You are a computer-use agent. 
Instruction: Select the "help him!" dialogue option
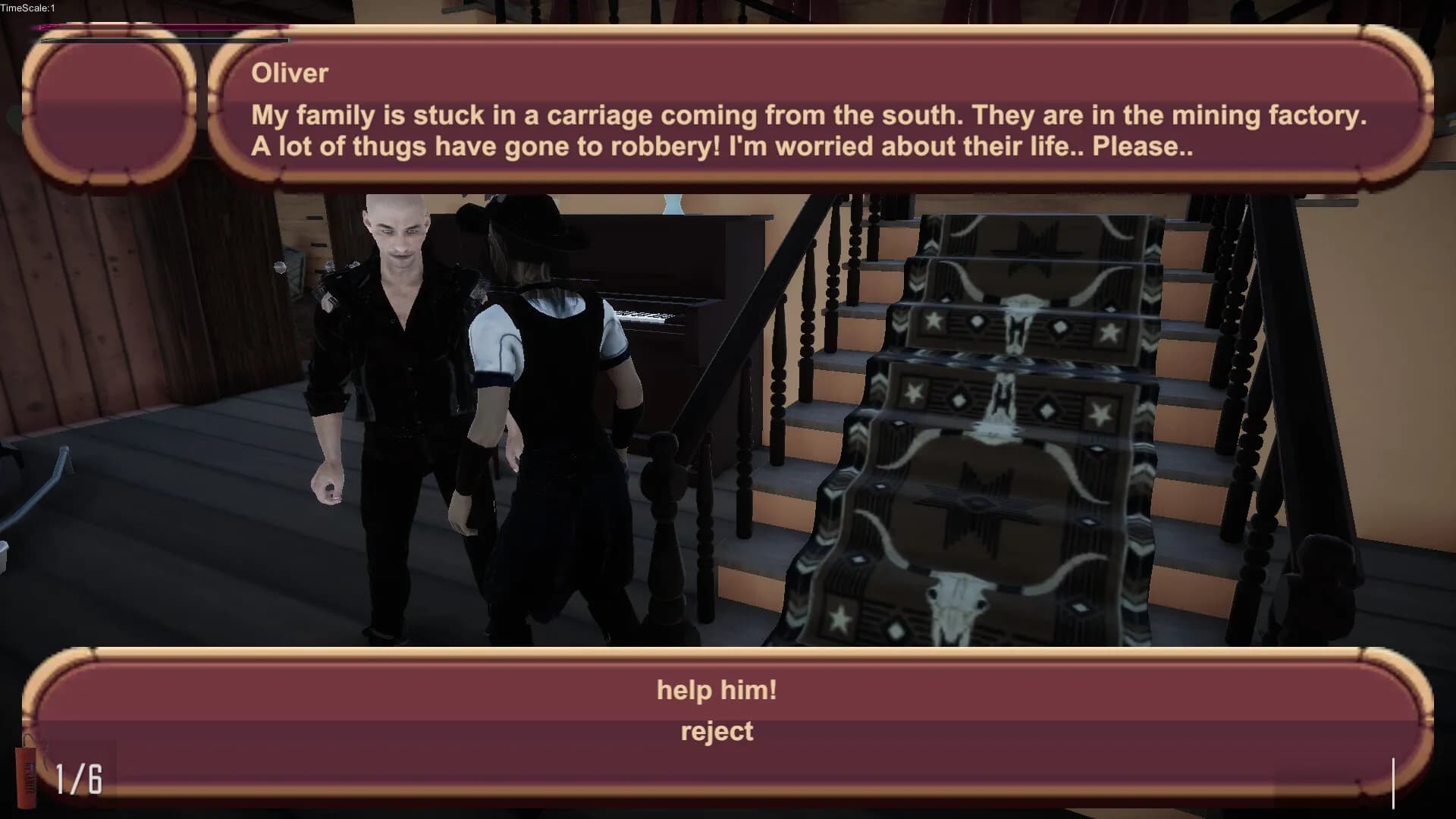[717, 690]
